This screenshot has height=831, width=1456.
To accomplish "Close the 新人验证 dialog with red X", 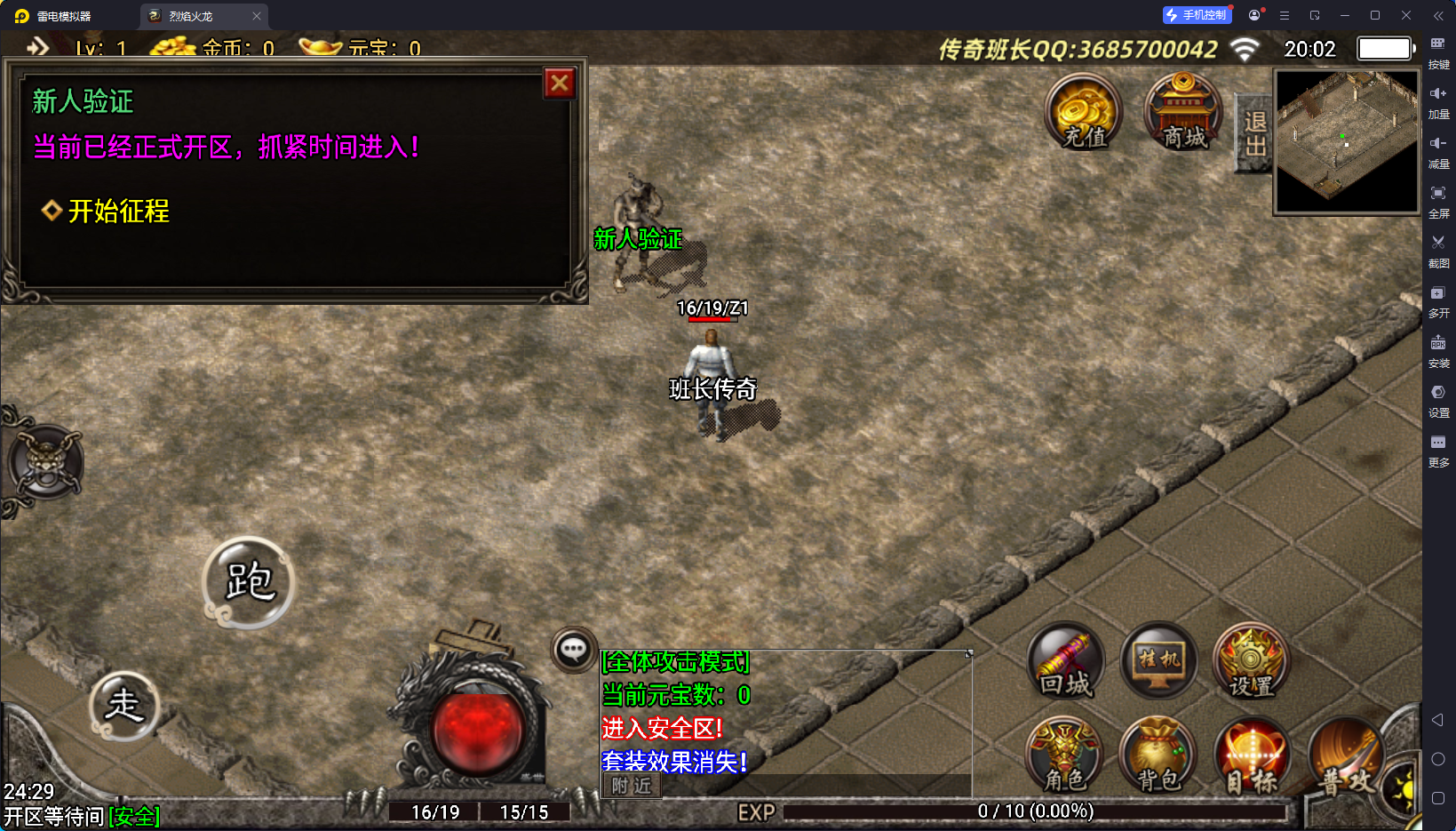I will click(560, 84).
